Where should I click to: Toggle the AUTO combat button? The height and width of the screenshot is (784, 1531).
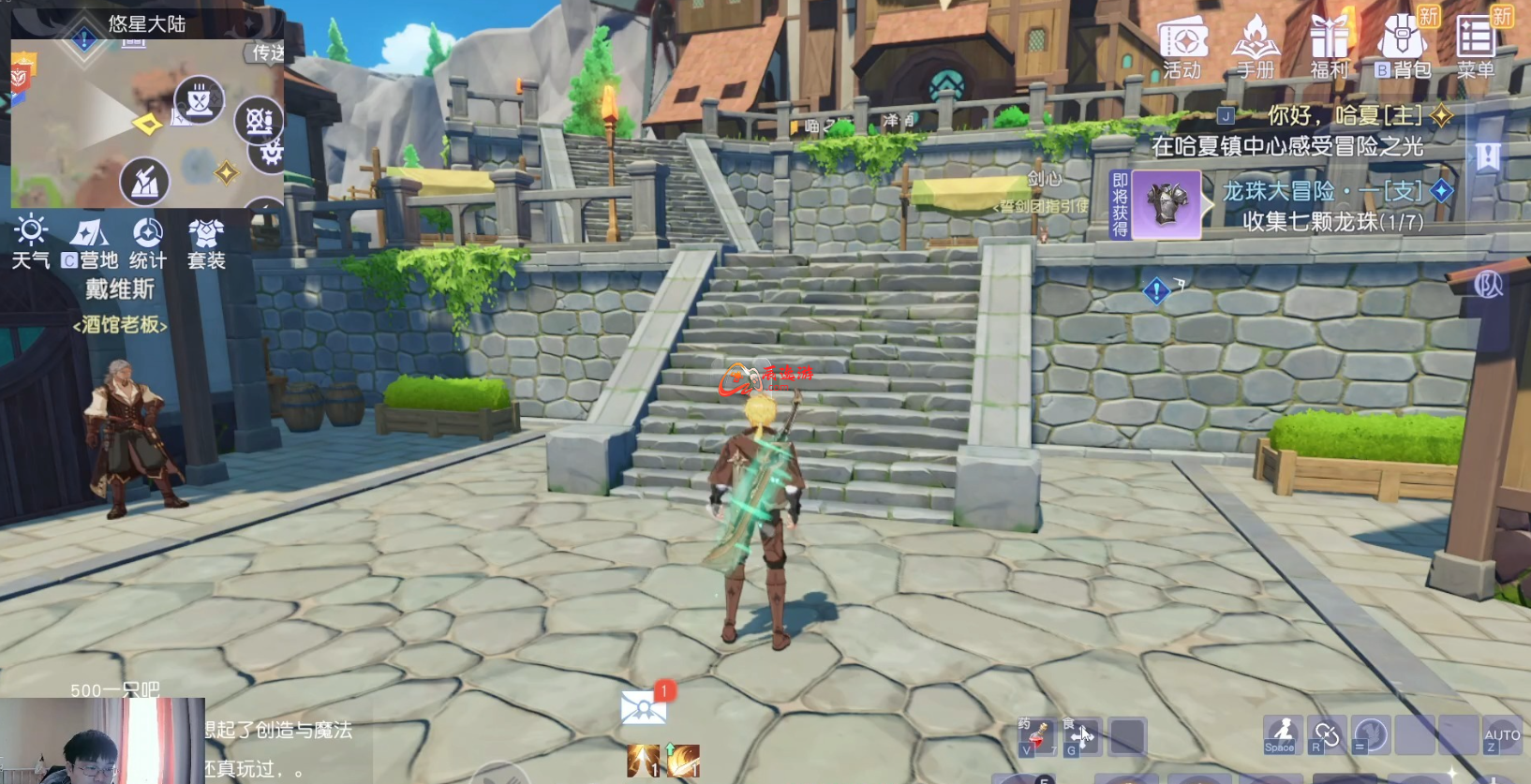point(1502,737)
